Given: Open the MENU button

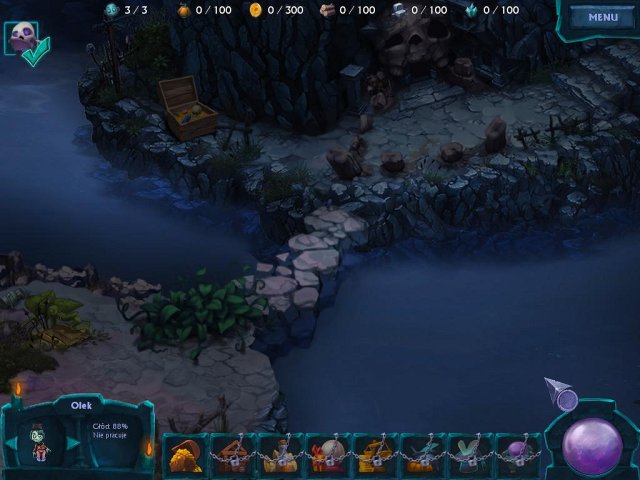Looking at the screenshot, I should tap(603, 17).
